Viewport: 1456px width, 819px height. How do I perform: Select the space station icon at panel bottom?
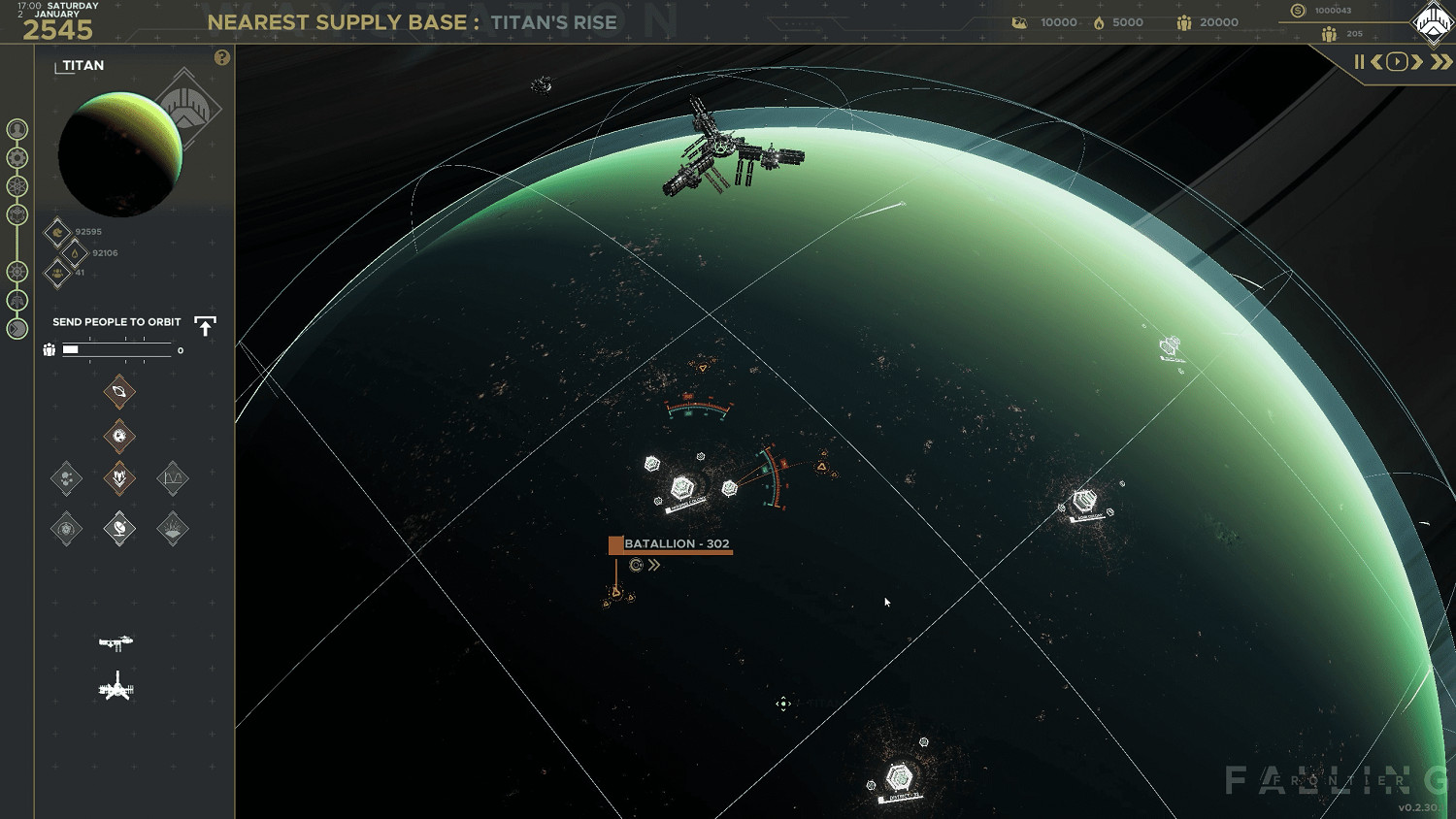click(x=116, y=688)
